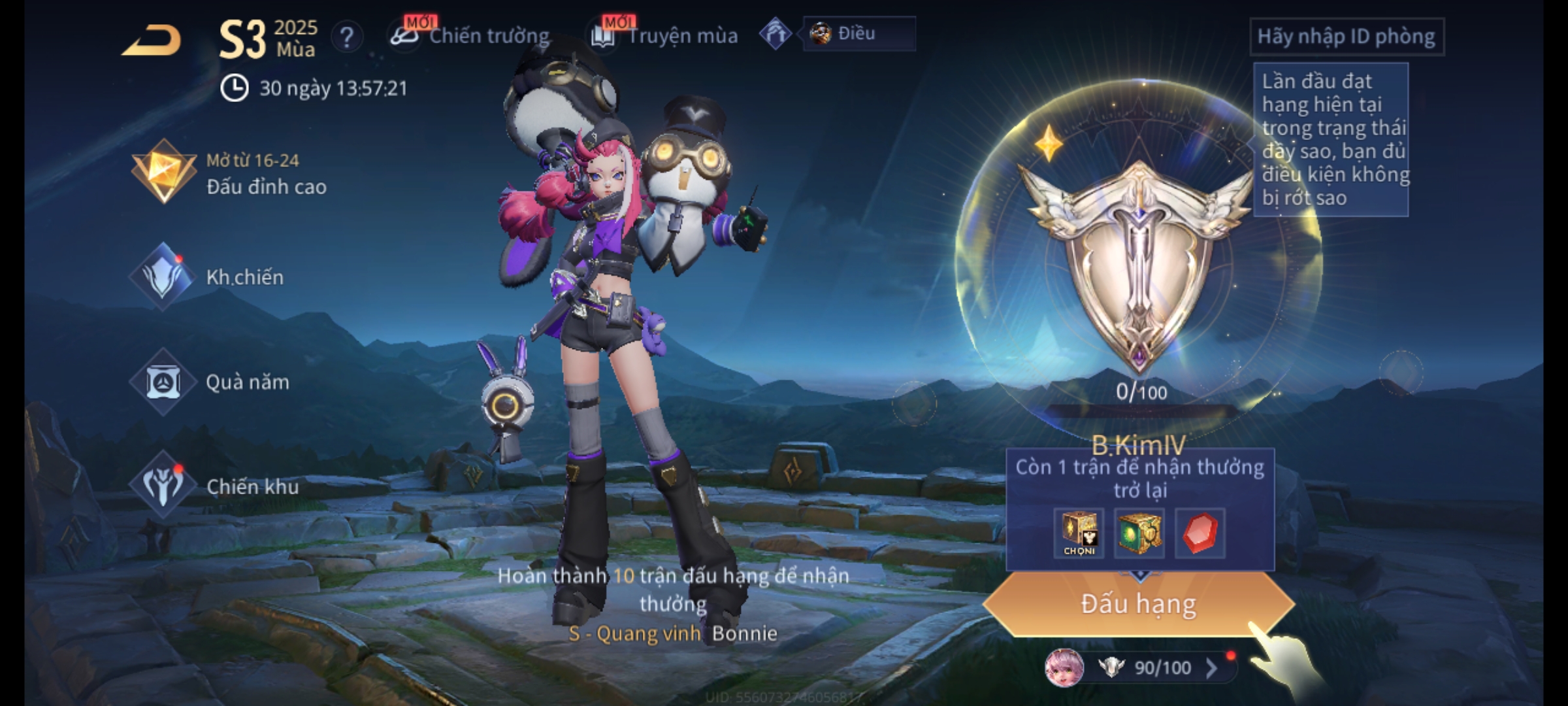Click the Hãy nhập ID phòng field
The height and width of the screenshot is (706, 1568).
point(1346,37)
